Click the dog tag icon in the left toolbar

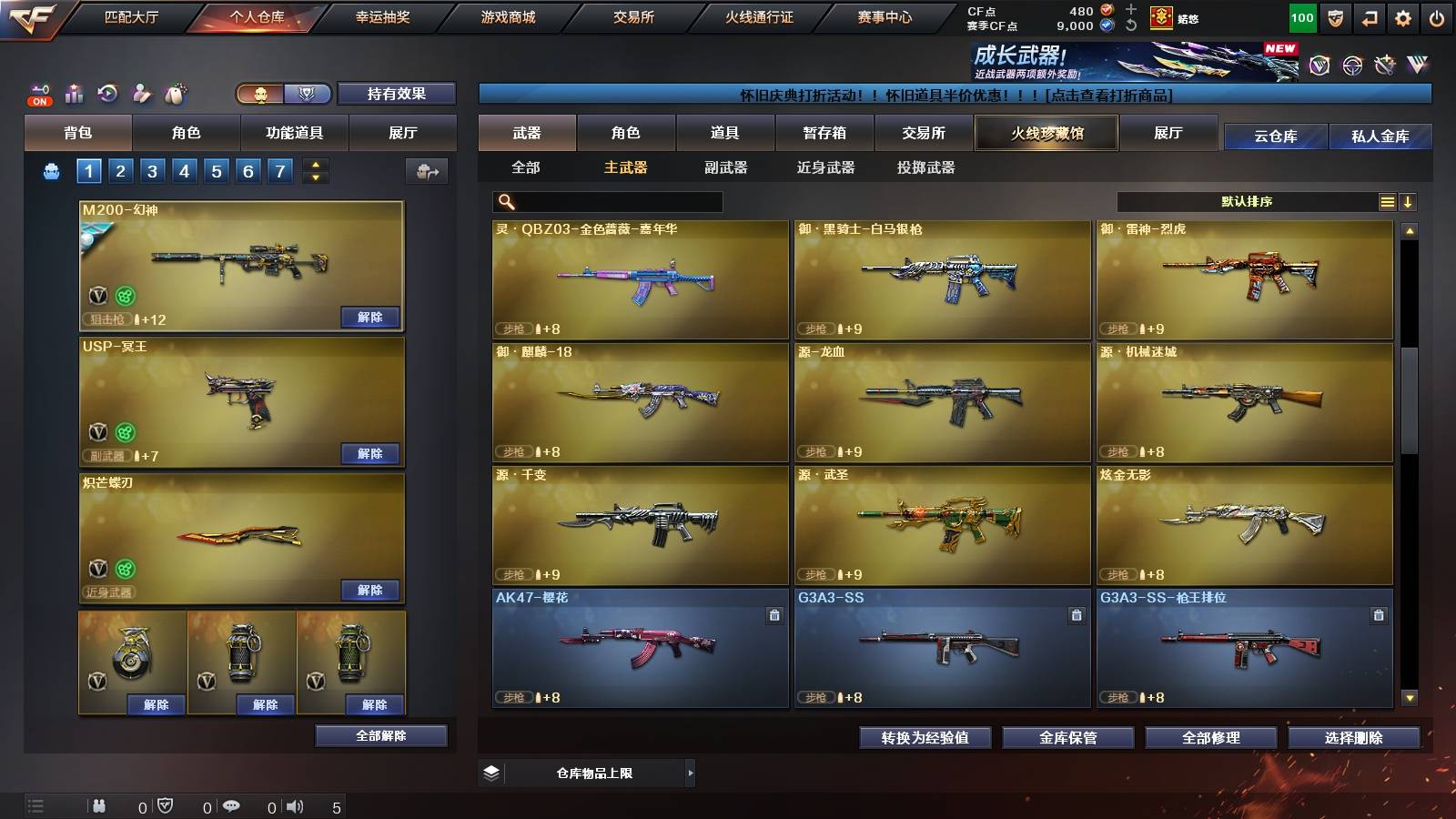[176, 92]
